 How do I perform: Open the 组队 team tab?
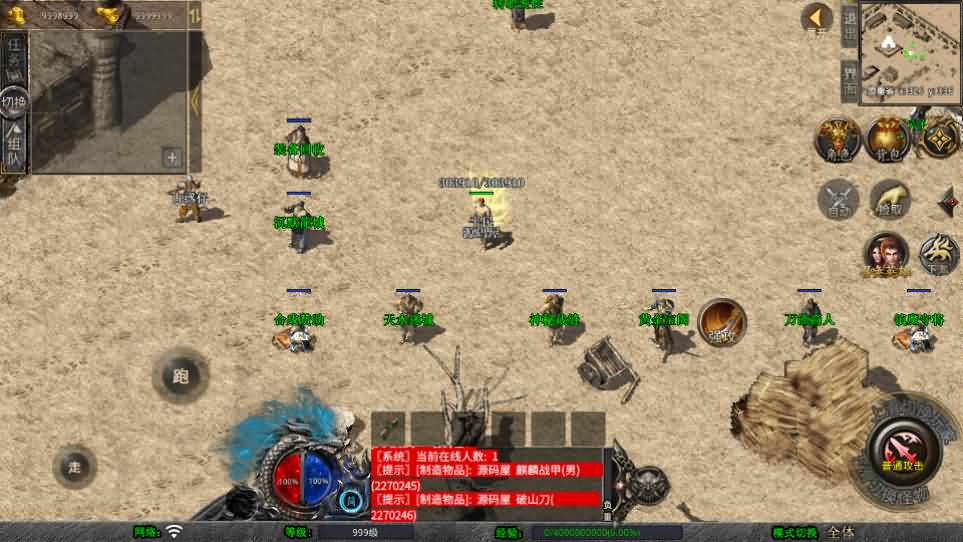pos(14,147)
